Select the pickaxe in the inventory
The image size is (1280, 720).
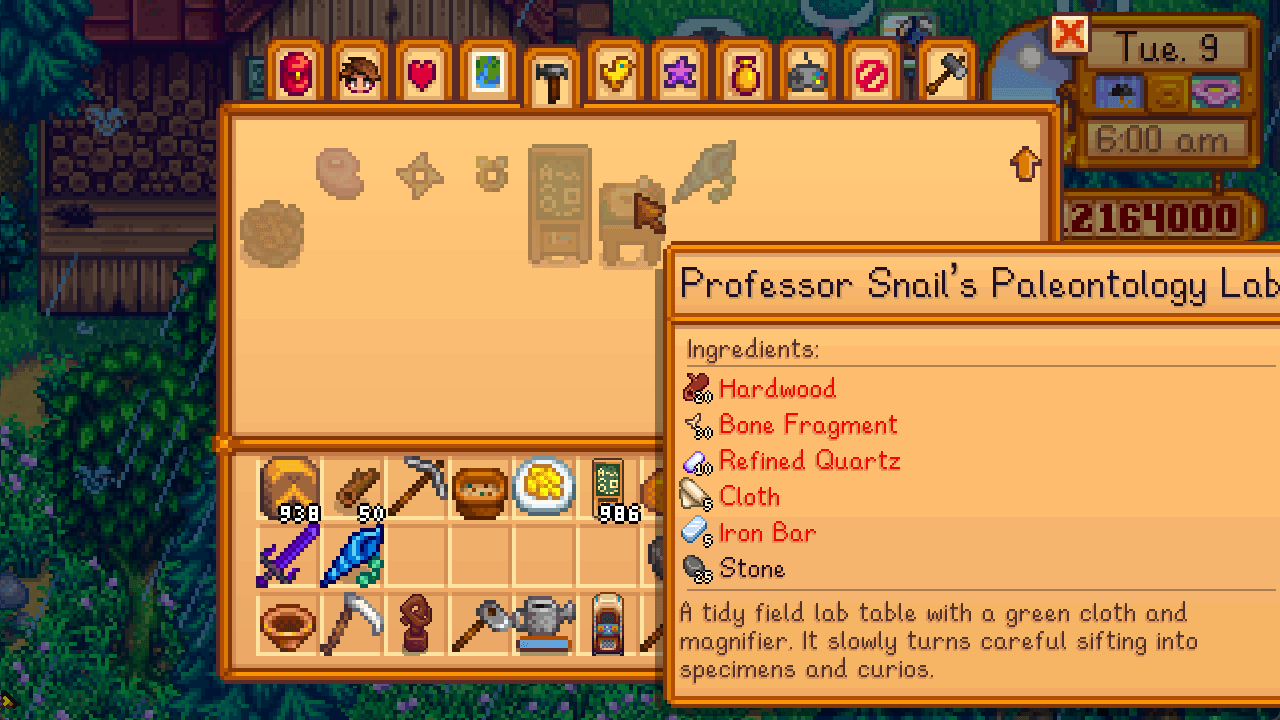click(416, 488)
